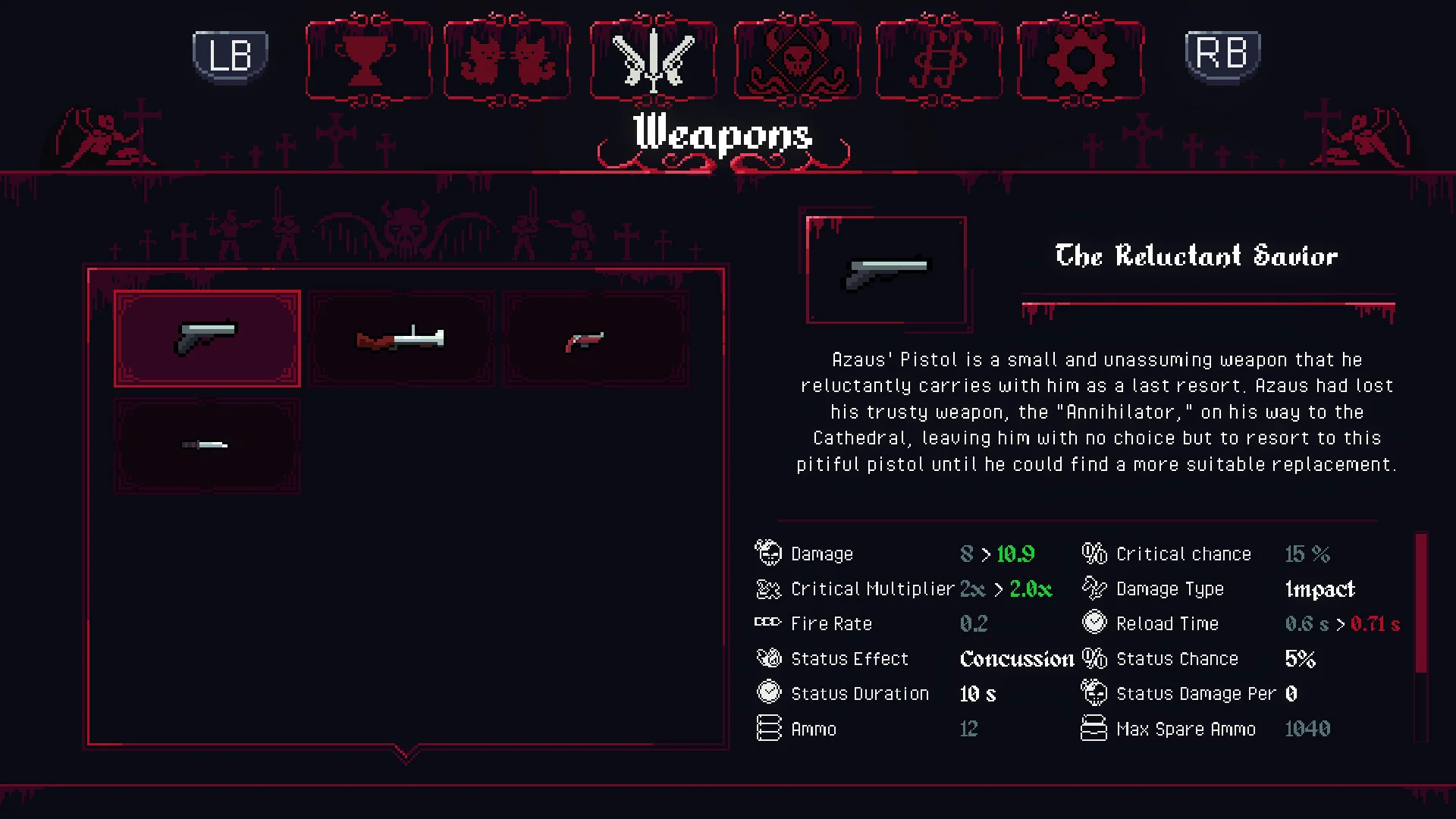Select the crossed pistols Weapons tab
Screen dimensions: 1456x819
point(653,59)
